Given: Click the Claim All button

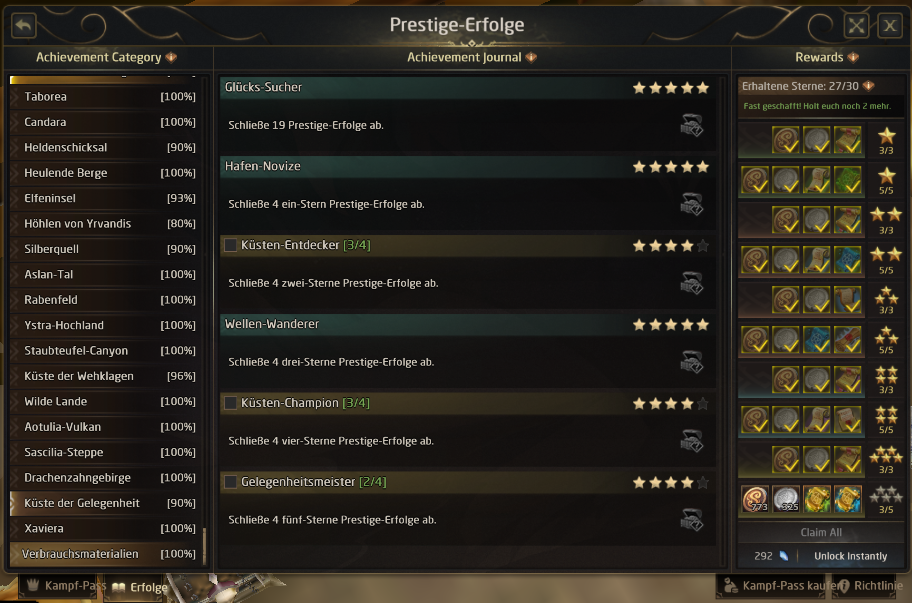Looking at the screenshot, I should 821,533.
